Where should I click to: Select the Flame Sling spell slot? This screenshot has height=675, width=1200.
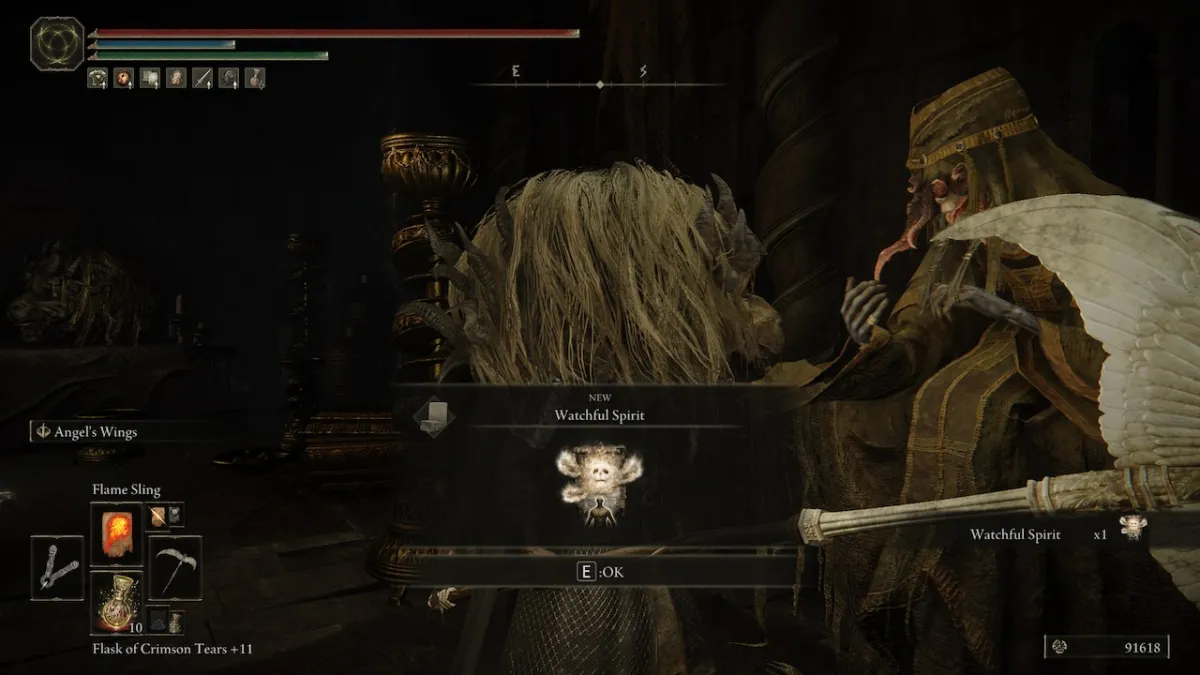116,532
